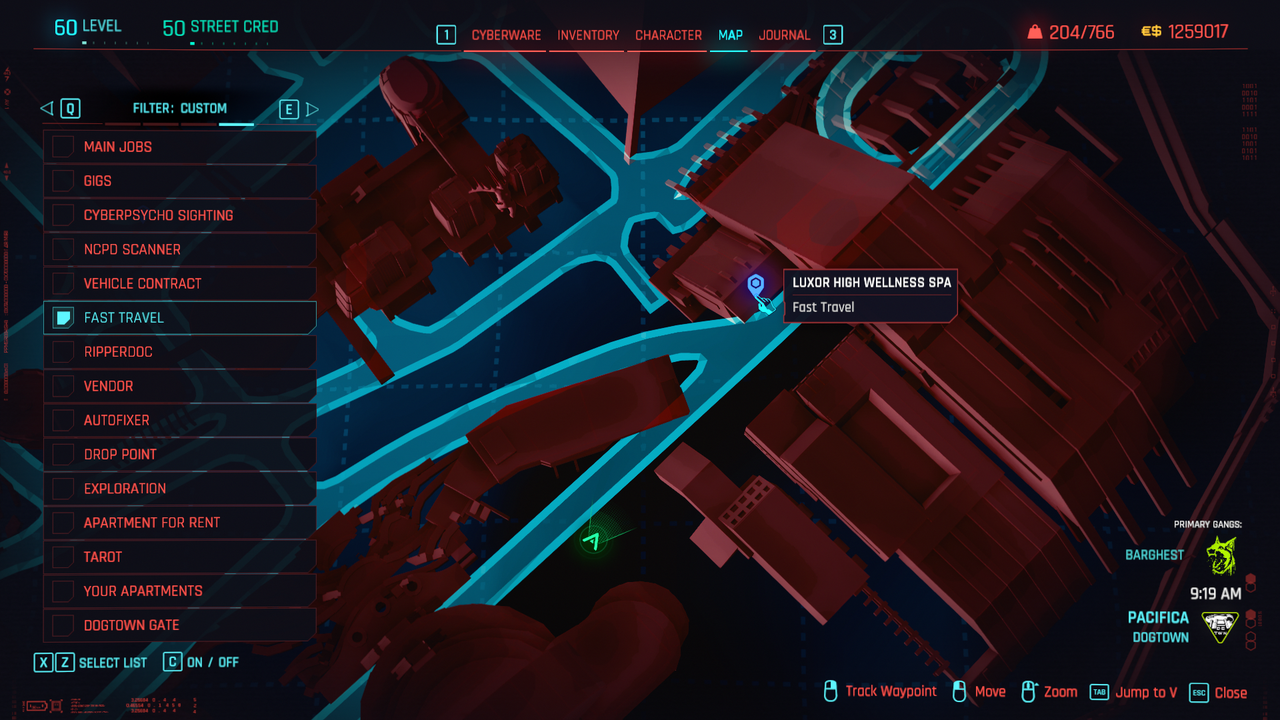This screenshot has width=1280, height=720.
Task: Switch to the next filter preset
Action: point(312,109)
